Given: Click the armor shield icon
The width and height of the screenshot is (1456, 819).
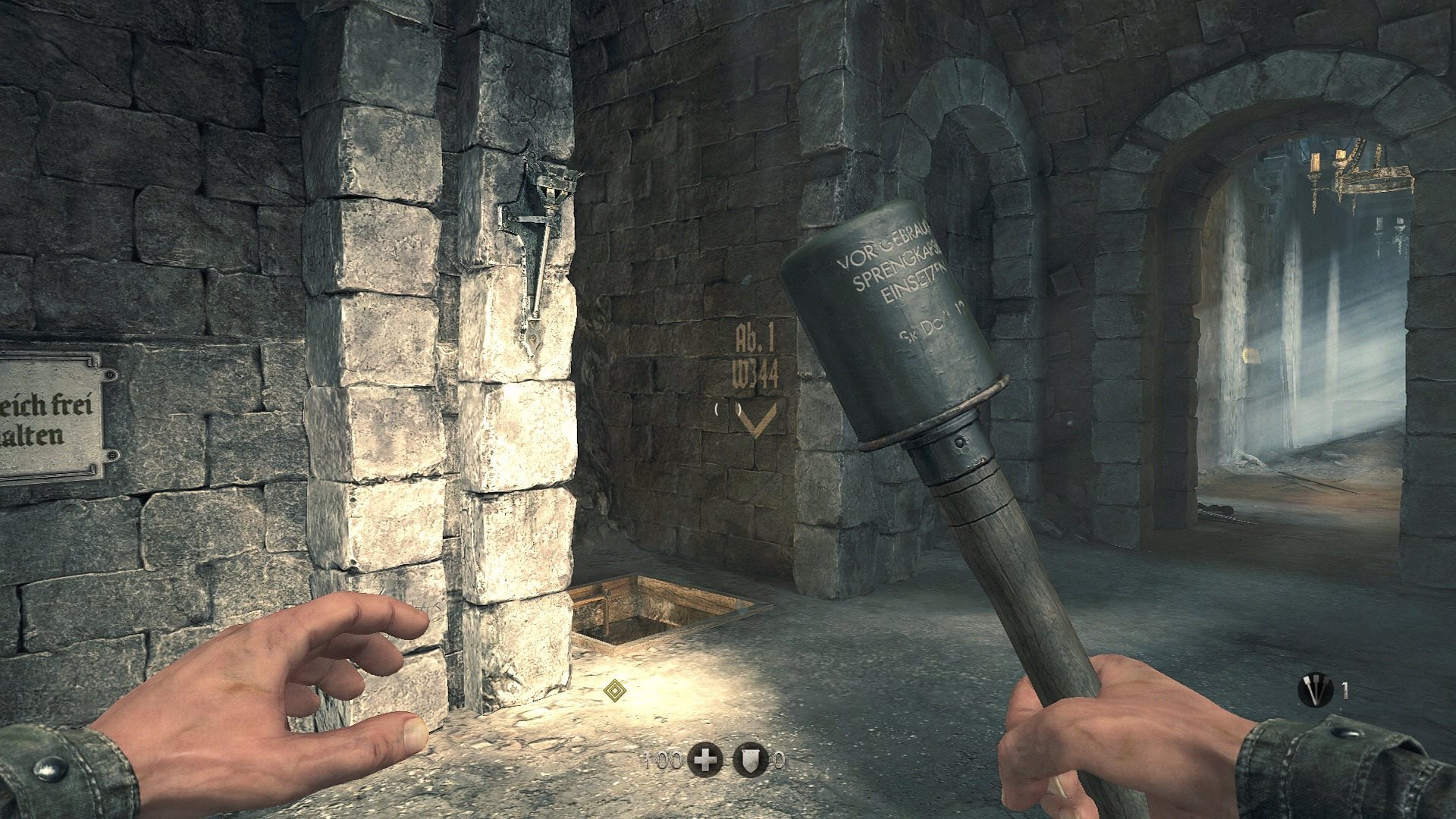Looking at the screenshot, I should [747, 760].
